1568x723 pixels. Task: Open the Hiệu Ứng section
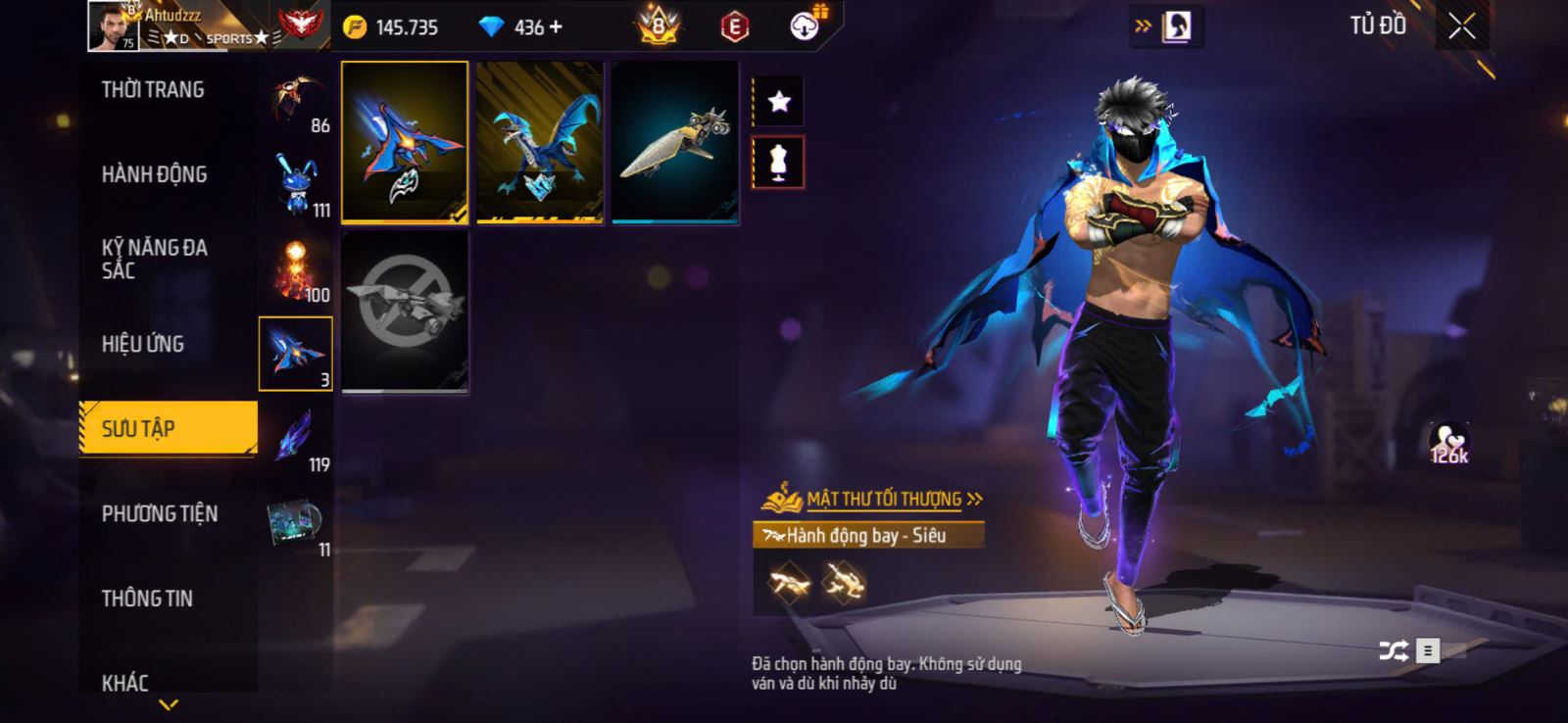click(x=143, y=344)
